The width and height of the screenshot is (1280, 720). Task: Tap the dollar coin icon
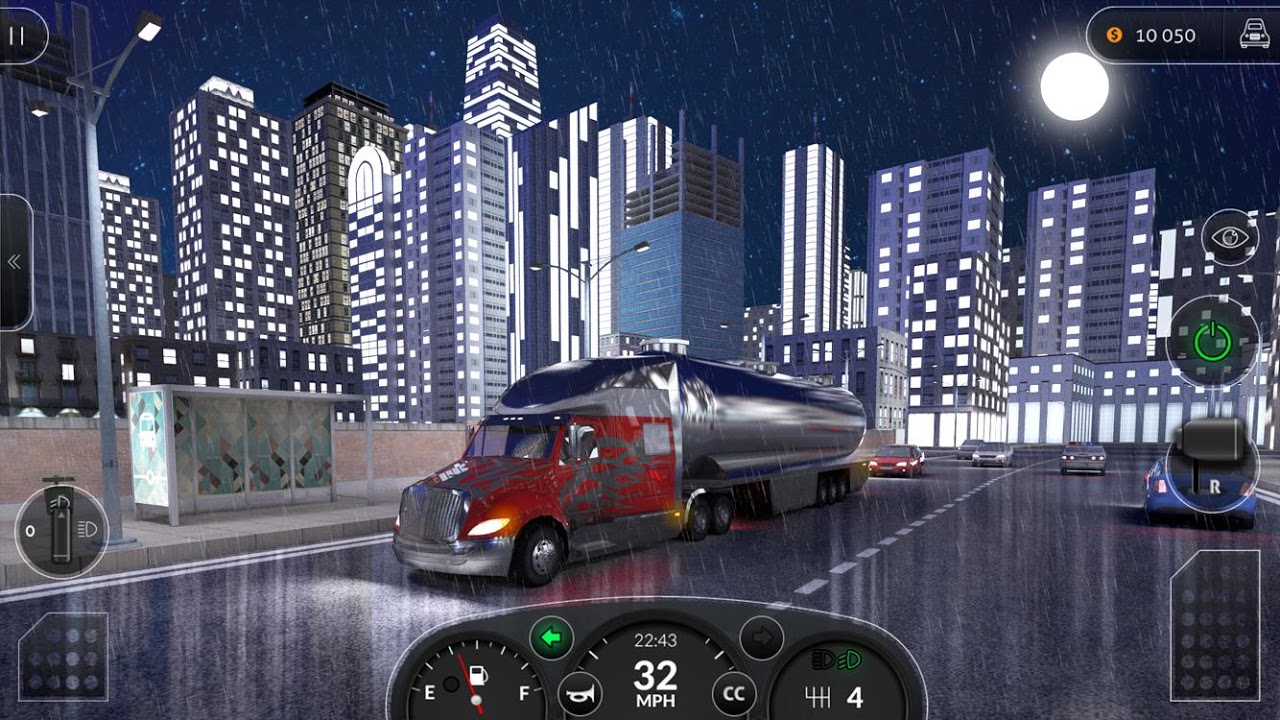[1113, 35]
